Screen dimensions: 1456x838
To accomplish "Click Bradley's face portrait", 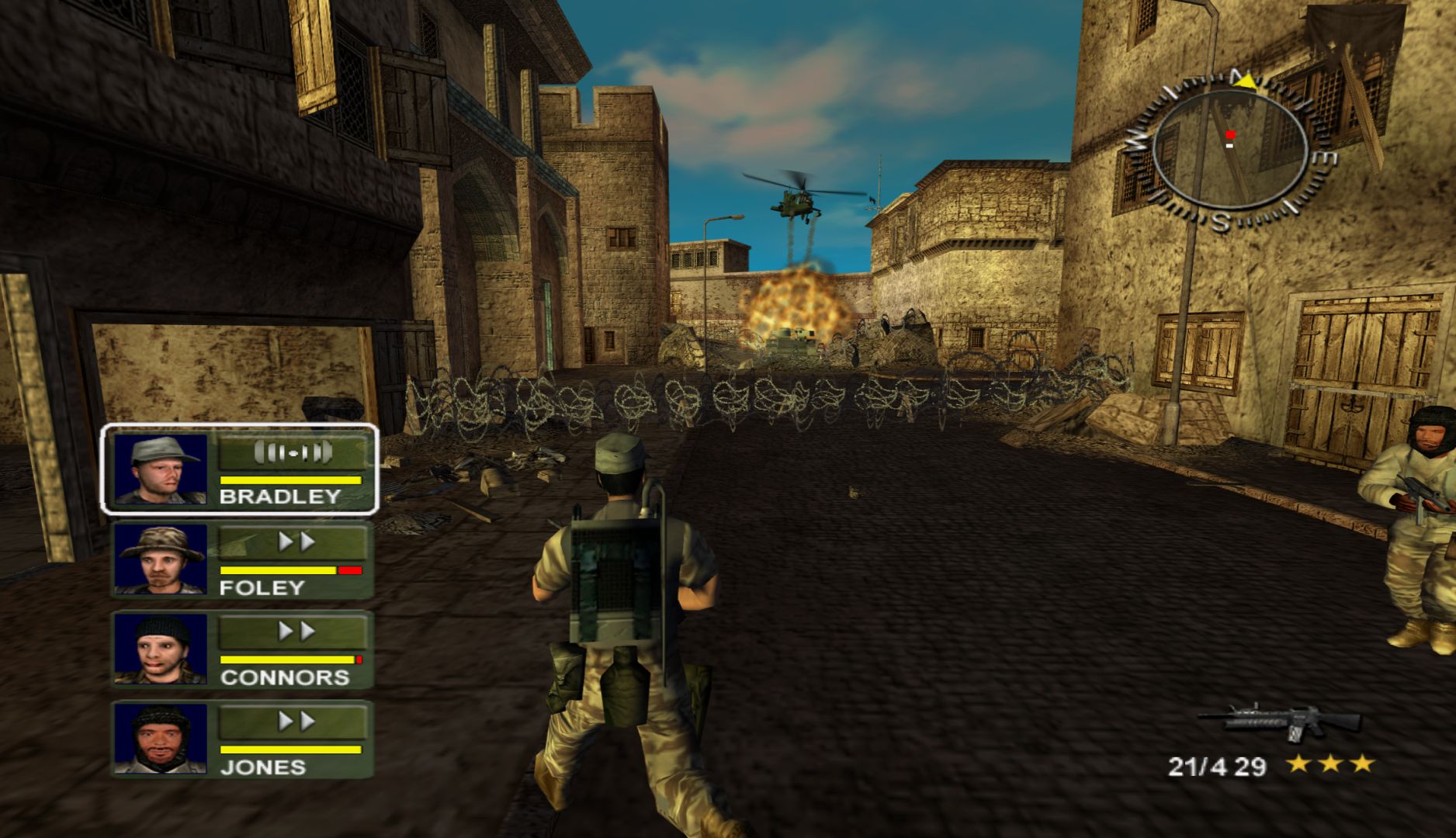I will coord(161,469).
